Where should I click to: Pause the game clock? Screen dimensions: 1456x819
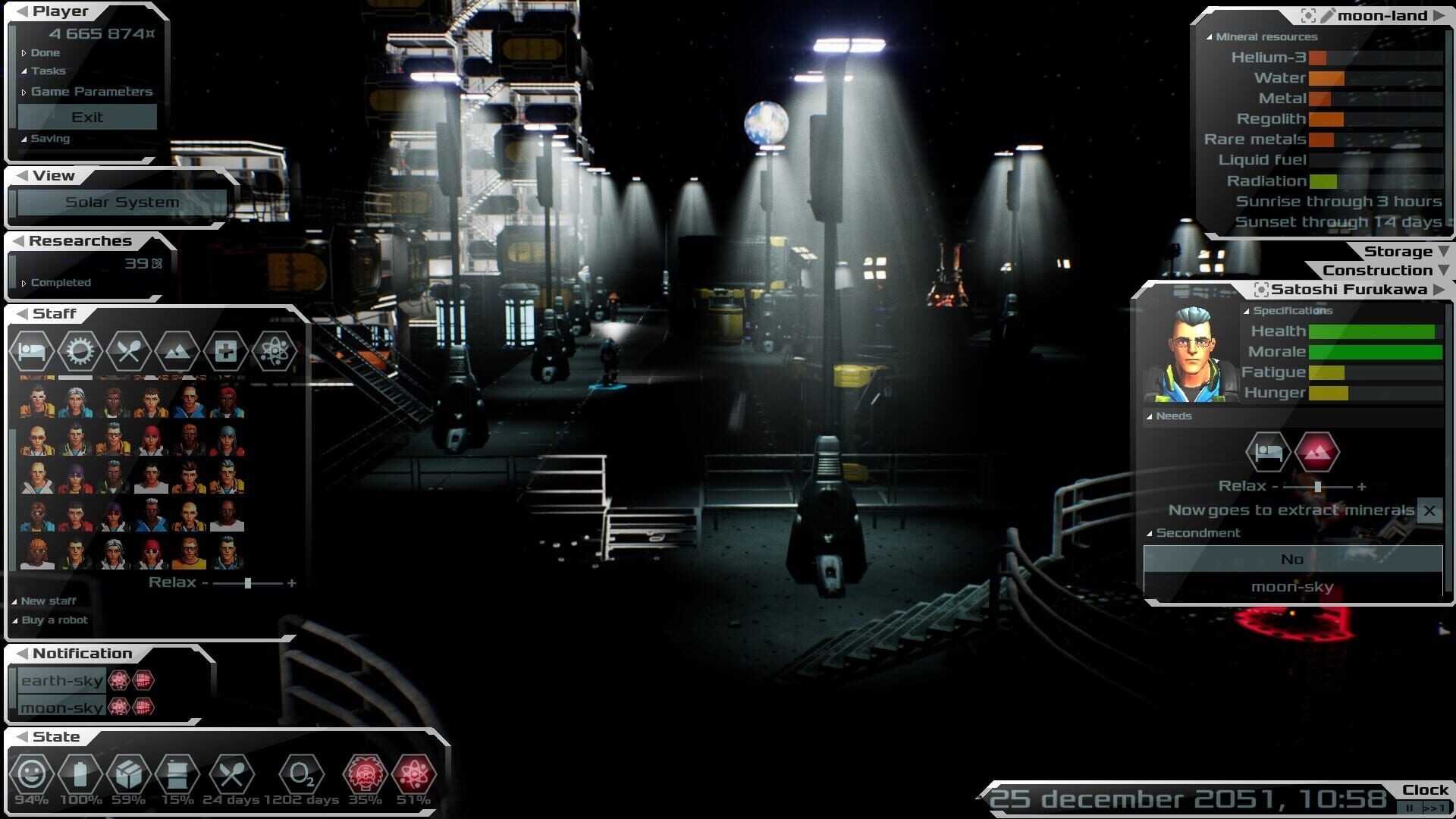click(1410, 808)
